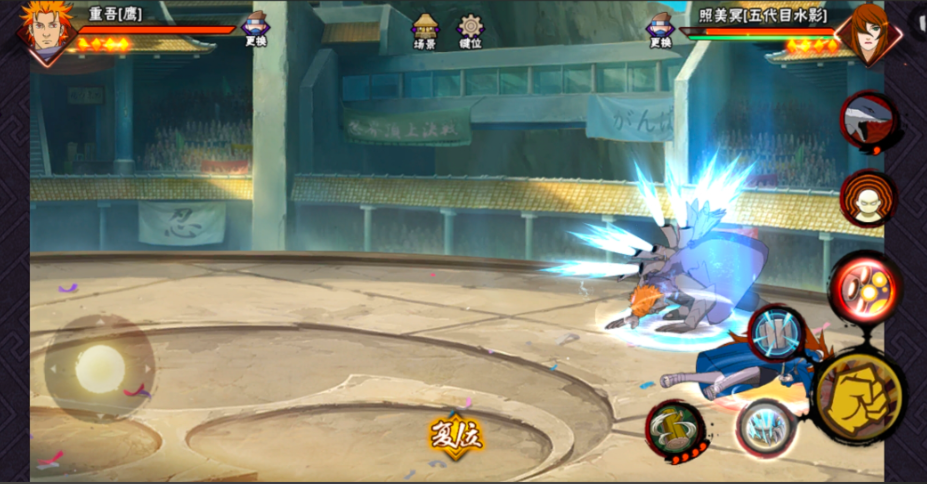
Task: Change the left fighter with 更换 next to 重吾
Action: click(256, 29)
